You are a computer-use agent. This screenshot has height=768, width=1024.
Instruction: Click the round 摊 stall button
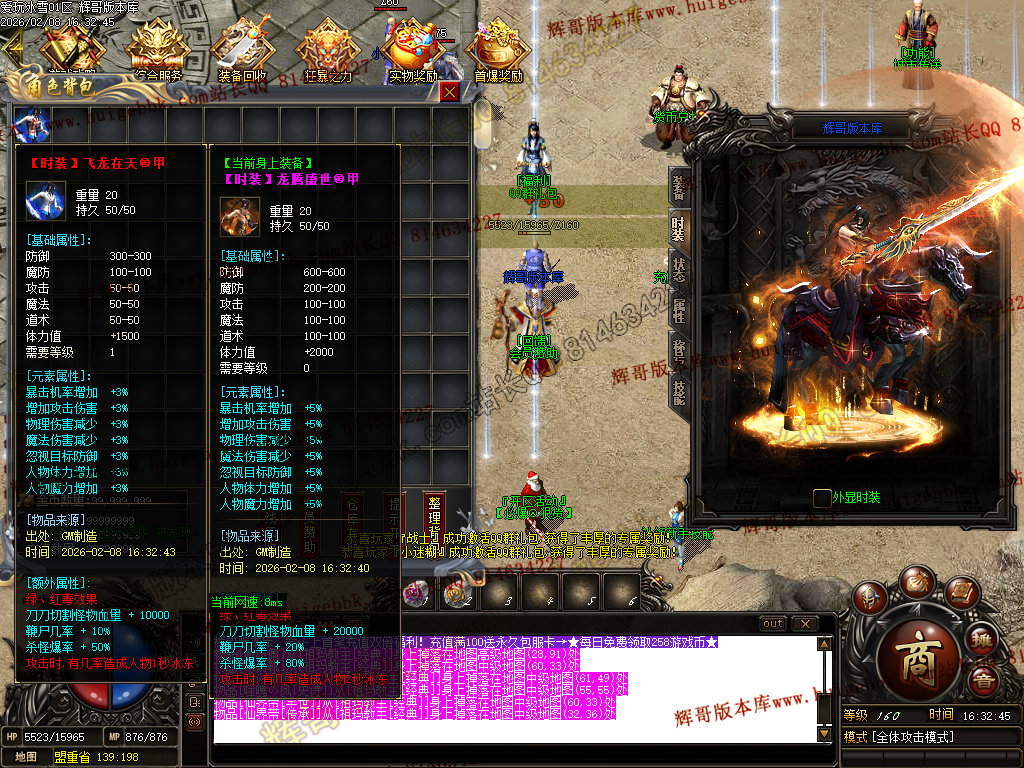[x=984, y=640]
